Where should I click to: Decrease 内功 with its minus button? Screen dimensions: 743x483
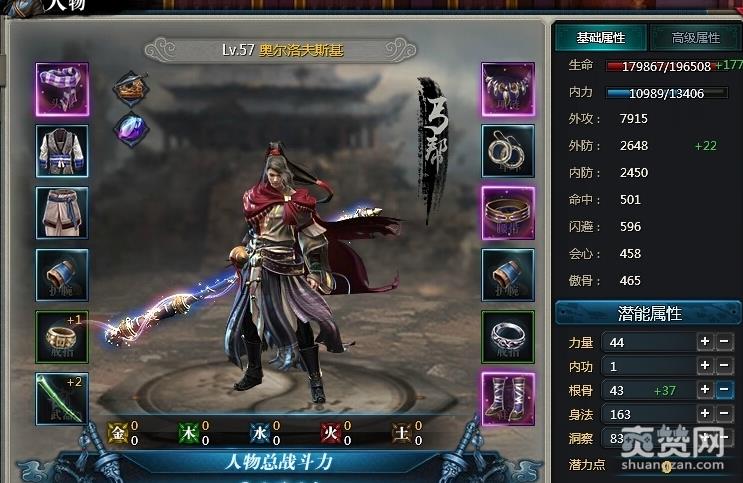(725, 366)
